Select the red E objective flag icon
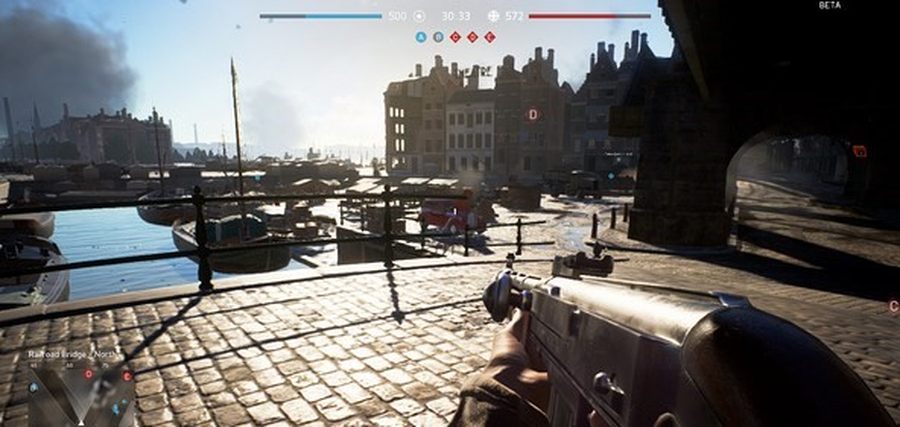 pos(490,37)
